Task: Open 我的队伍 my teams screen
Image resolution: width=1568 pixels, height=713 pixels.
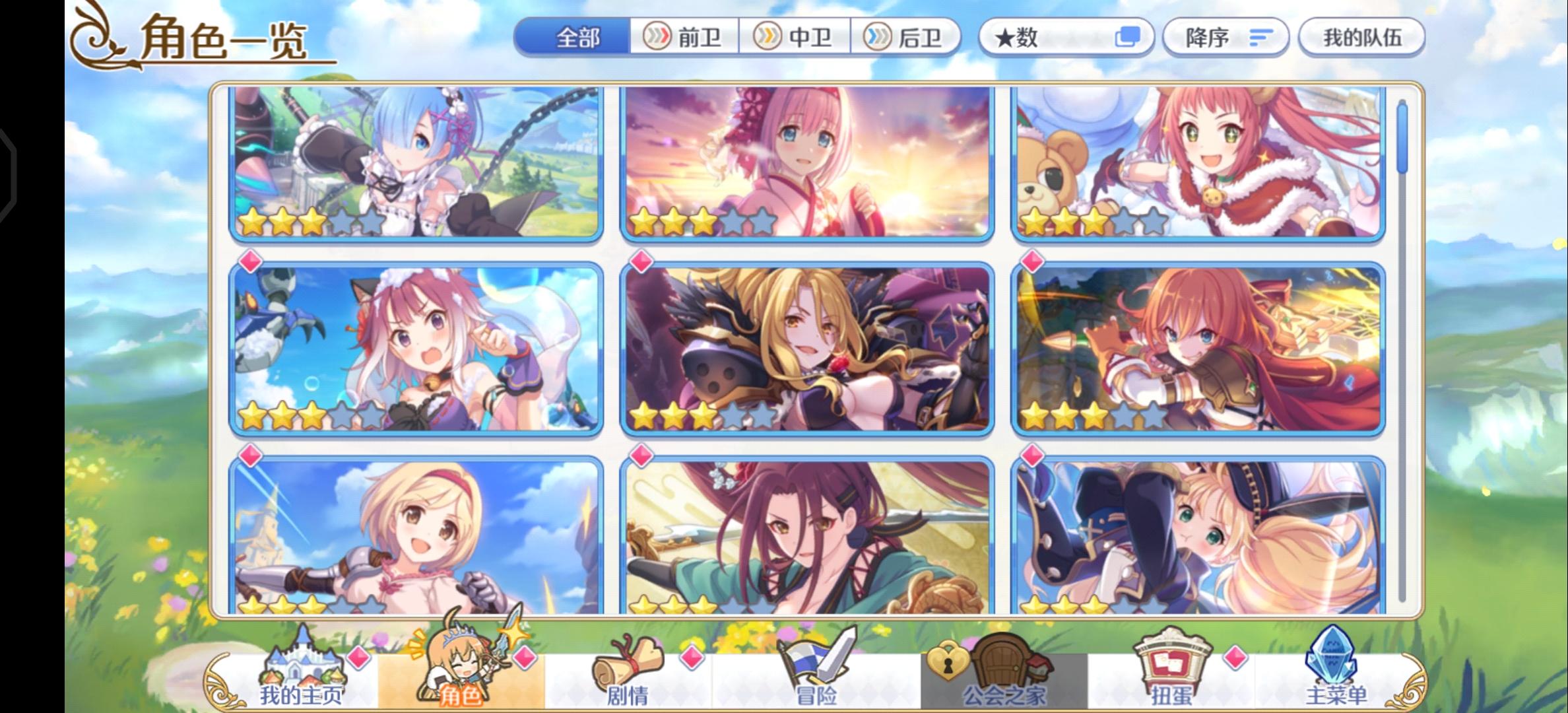Action: click(x=1361, y=38)
